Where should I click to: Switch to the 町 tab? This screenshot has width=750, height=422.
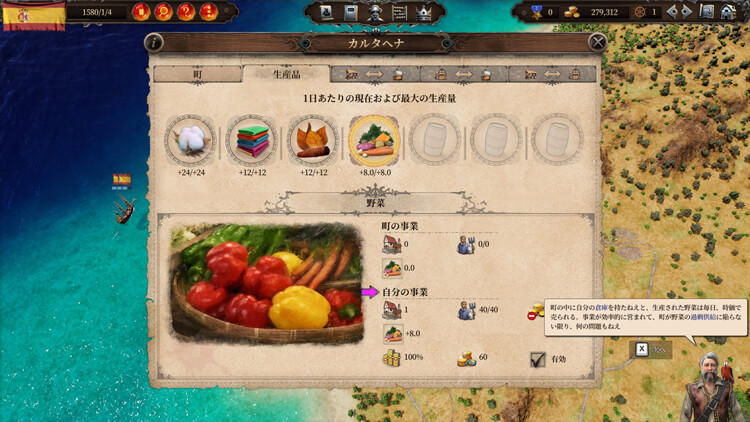coord(196,74)
